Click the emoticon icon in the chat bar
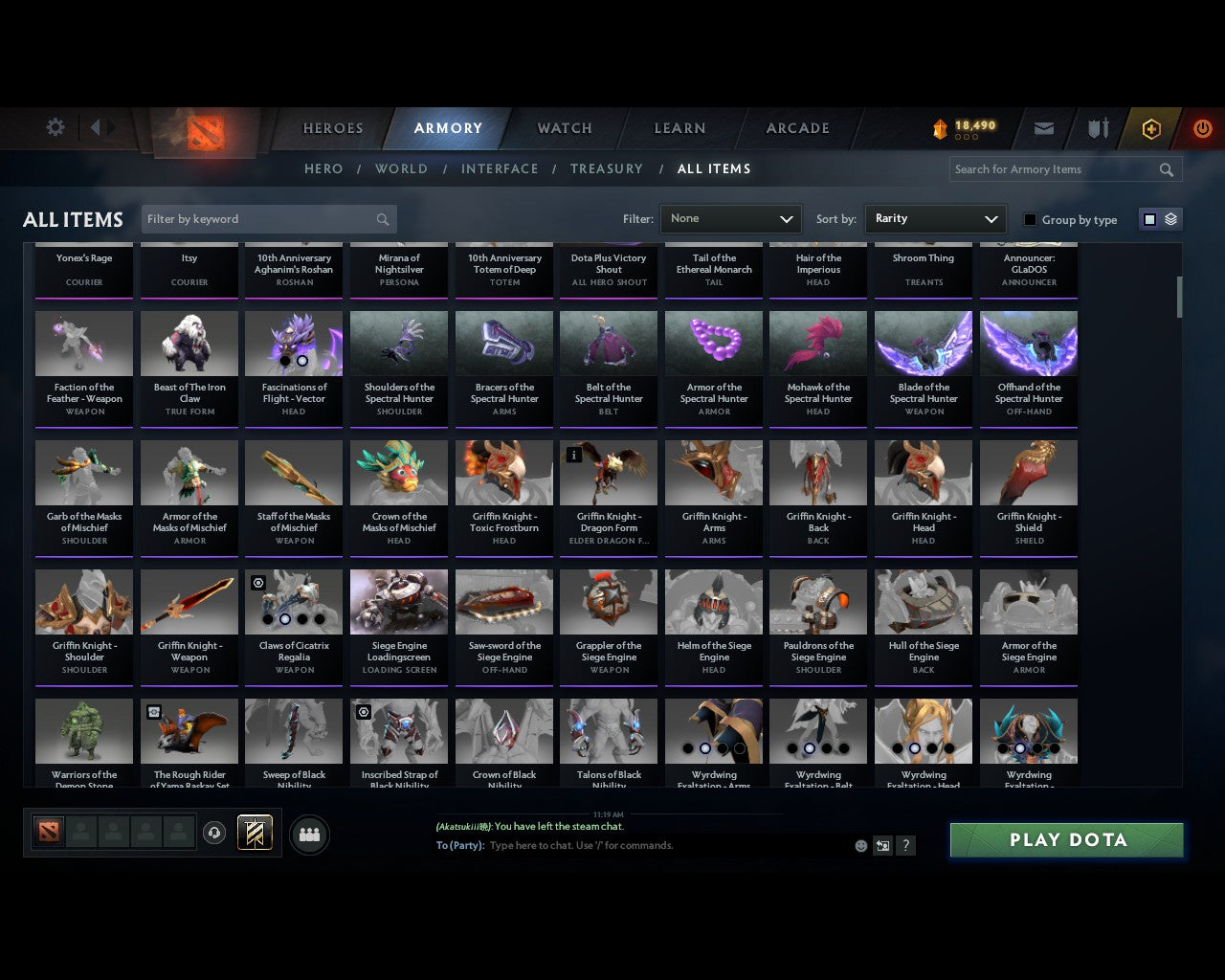The width and height of the screenshot is (1225, 980). point(860,846)
